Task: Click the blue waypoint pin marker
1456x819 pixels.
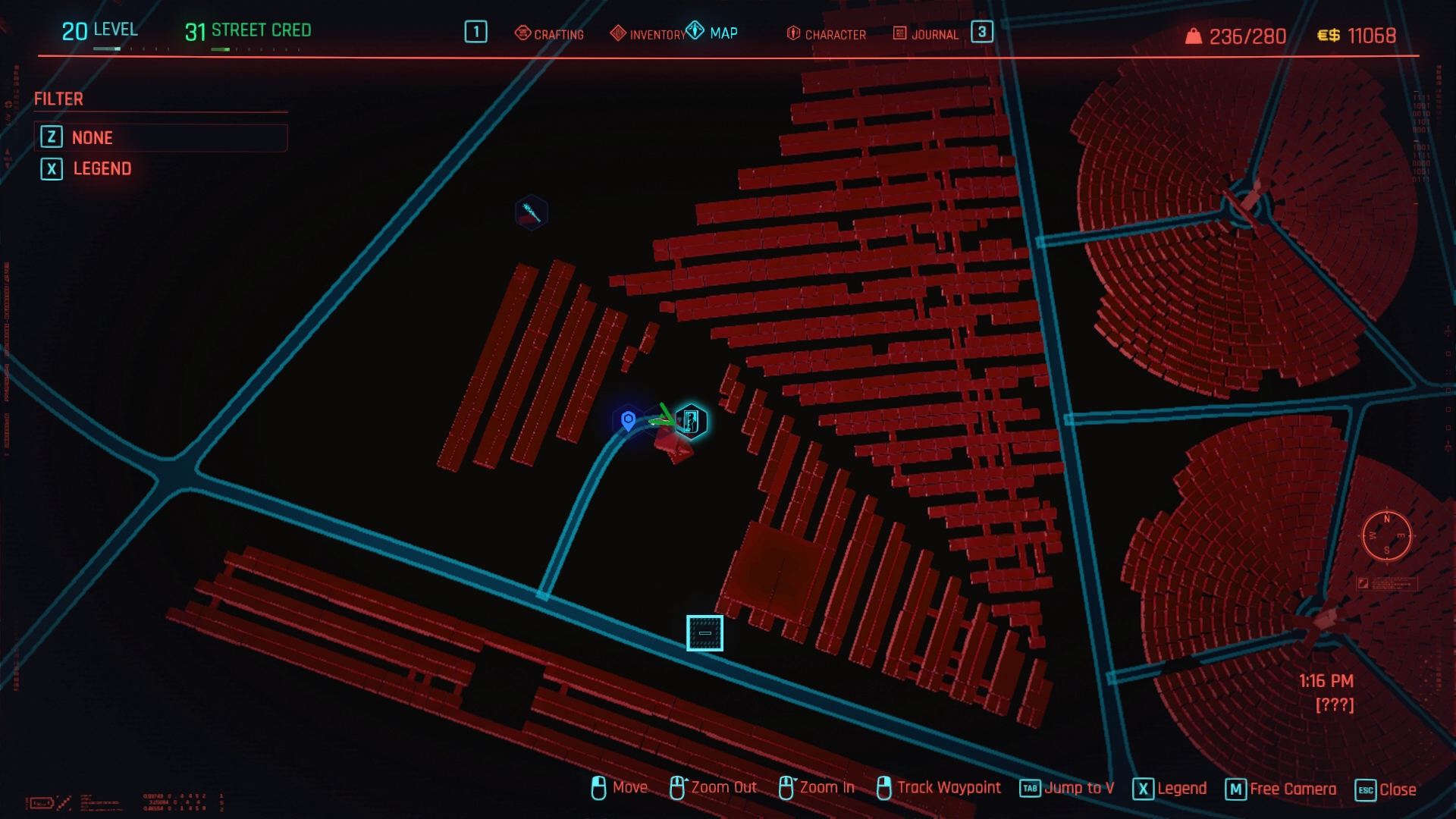Action: point(628,419)
